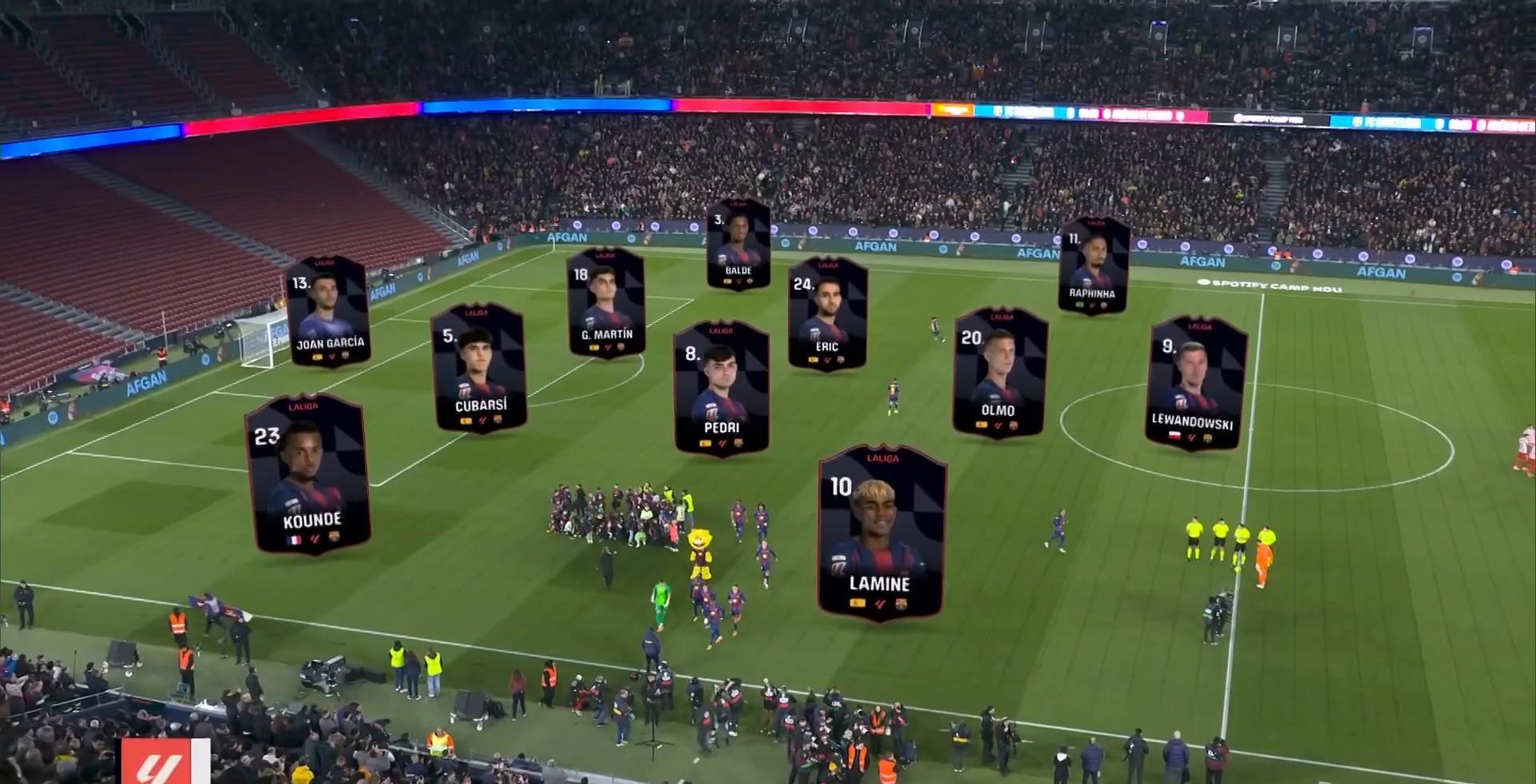The image size is (1536, 784).
Task: Select the Joan García goalkeeper card
Action: point(328,312)
